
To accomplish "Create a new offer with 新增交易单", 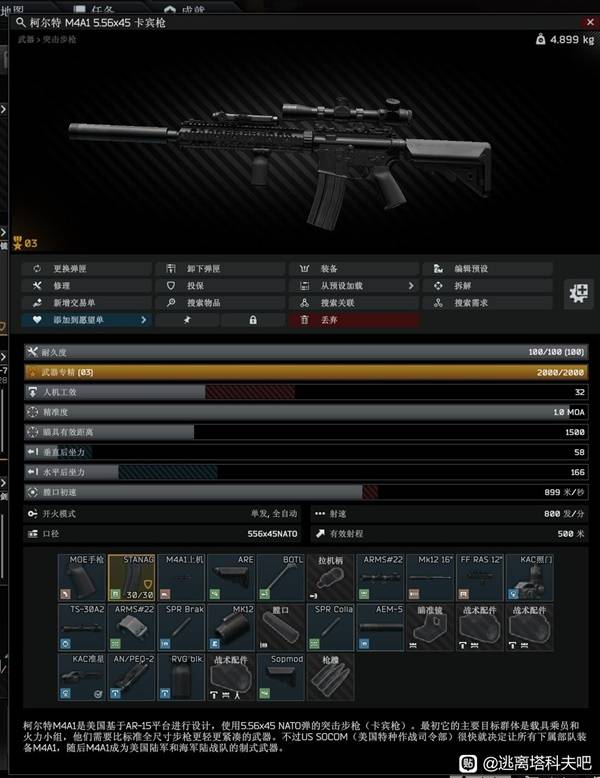I will [x=87, y=303].
